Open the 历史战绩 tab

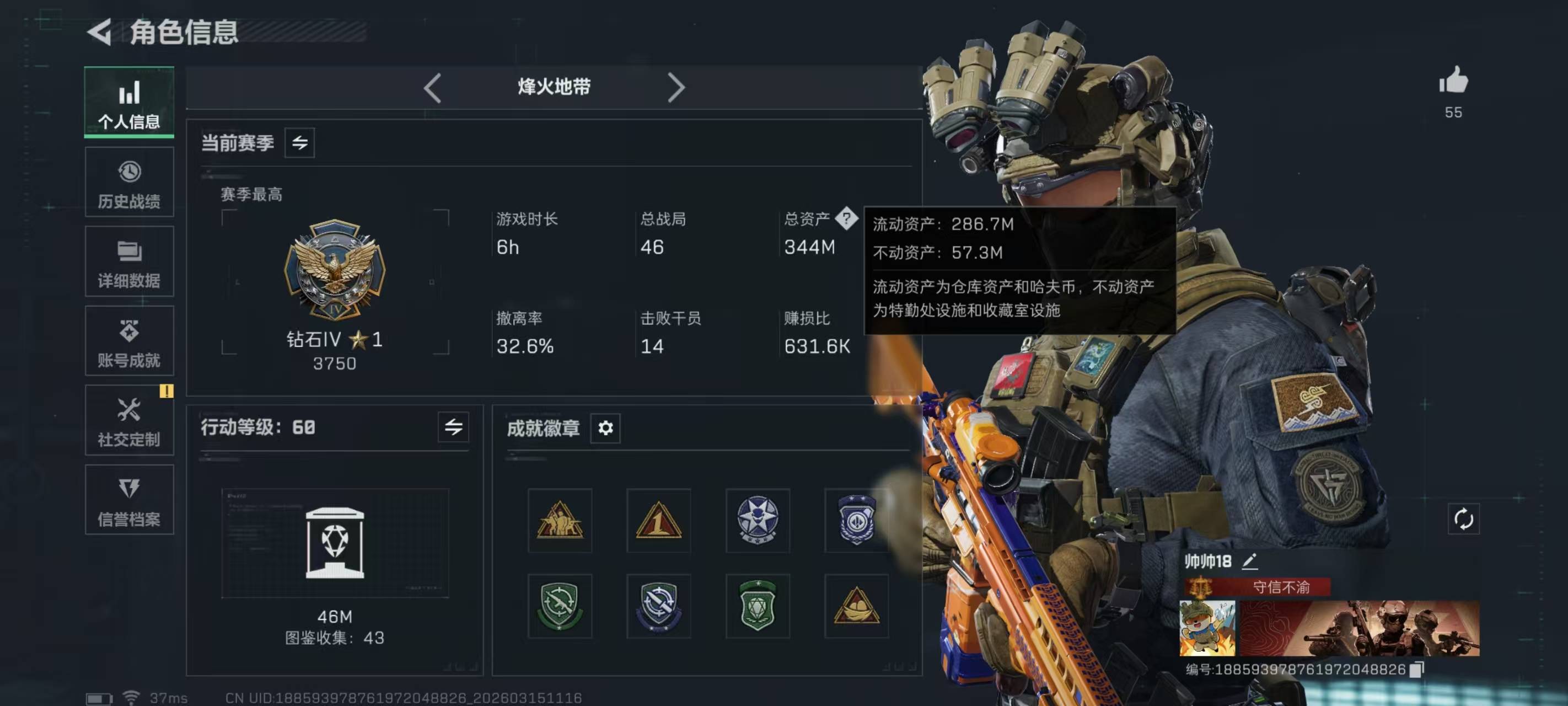click(129, 182)
